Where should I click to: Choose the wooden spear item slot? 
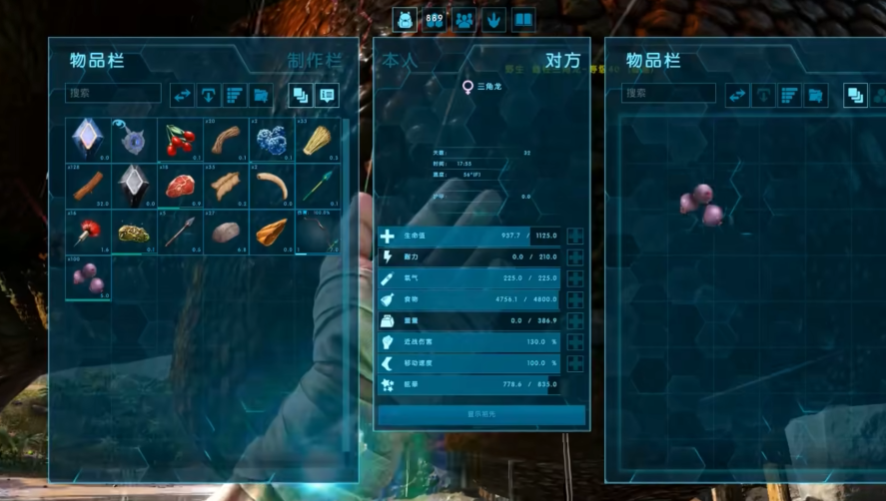pyautogui.click(x=180, y=232)
